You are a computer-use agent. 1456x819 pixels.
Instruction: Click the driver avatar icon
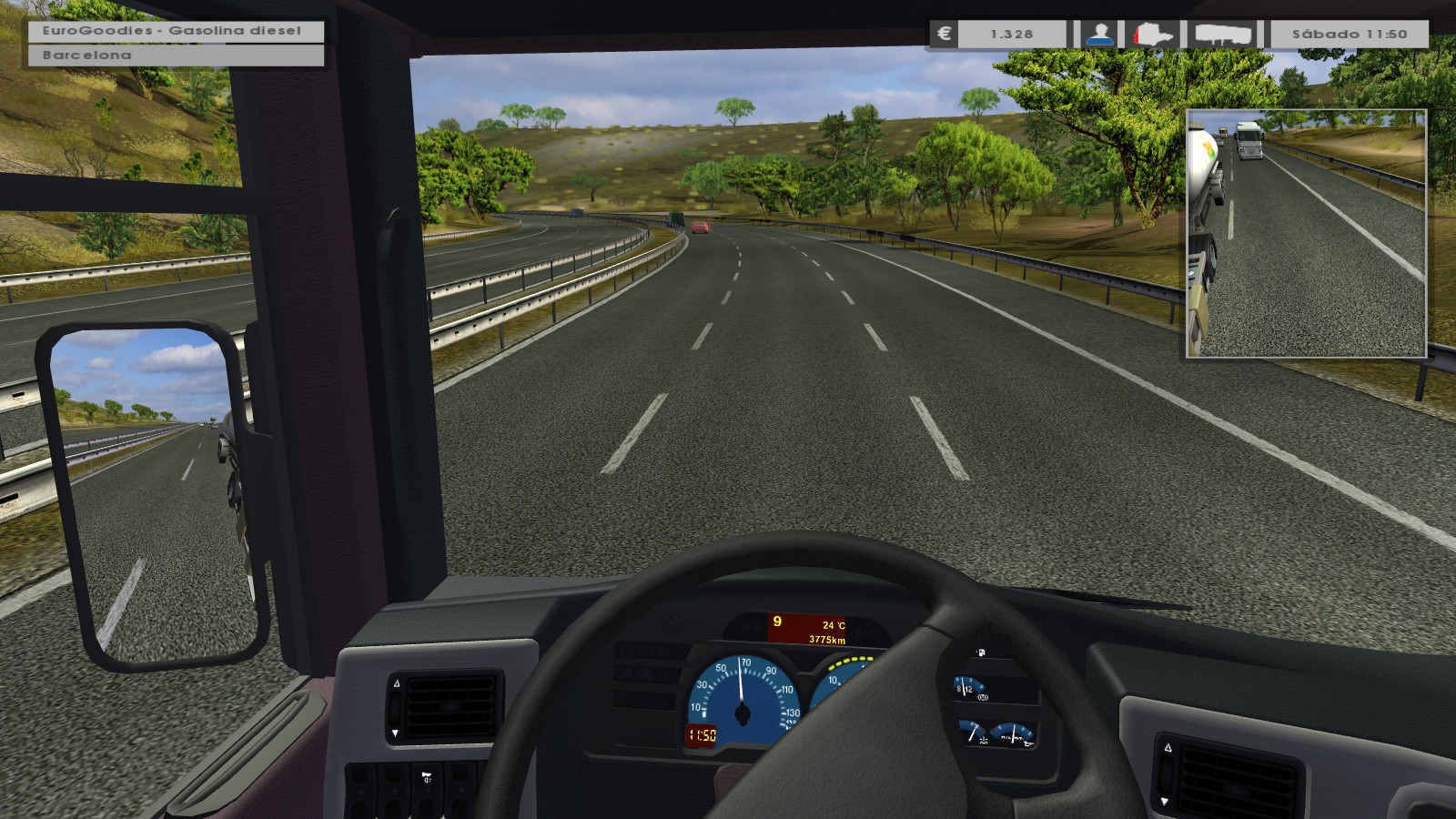(x=1099, y=35)
